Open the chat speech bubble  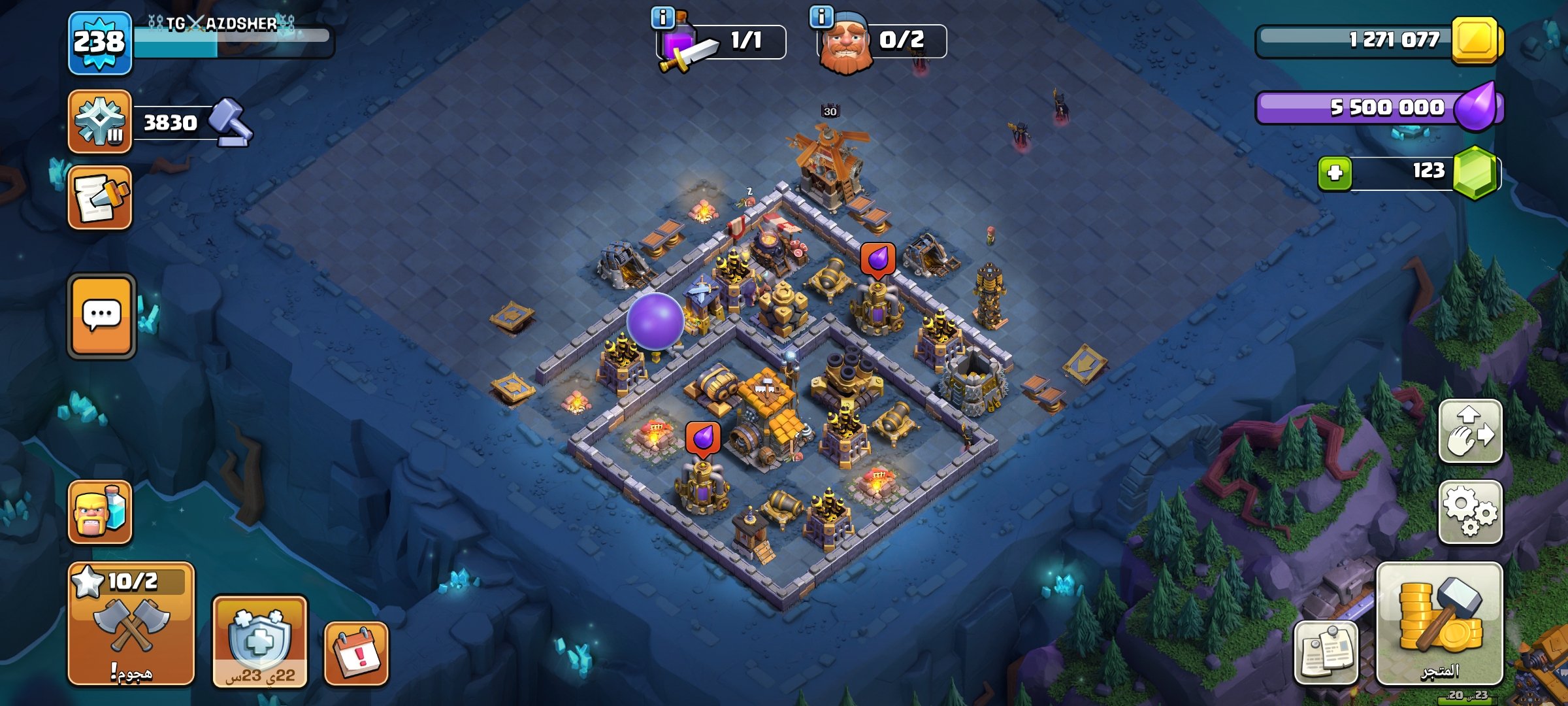tap(101, 316)
